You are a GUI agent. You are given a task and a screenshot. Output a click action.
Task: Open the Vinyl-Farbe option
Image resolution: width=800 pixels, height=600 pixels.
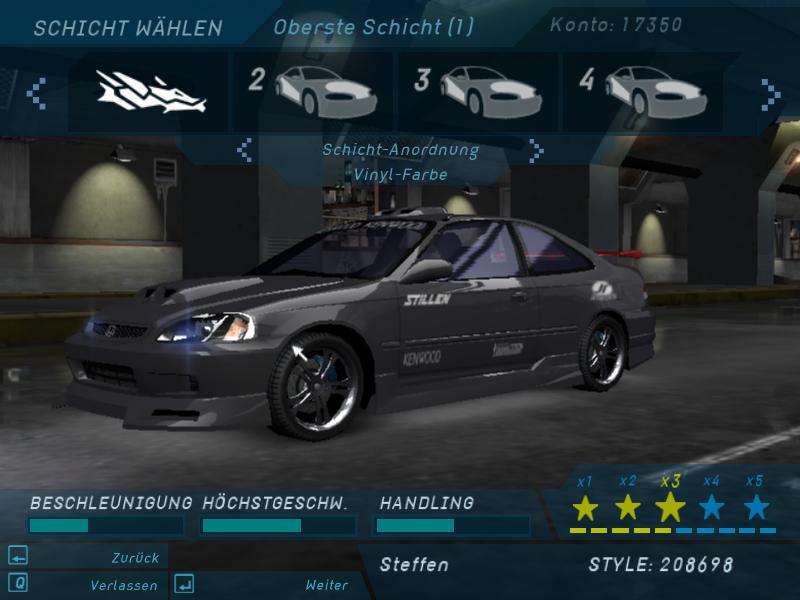(400, 175)
